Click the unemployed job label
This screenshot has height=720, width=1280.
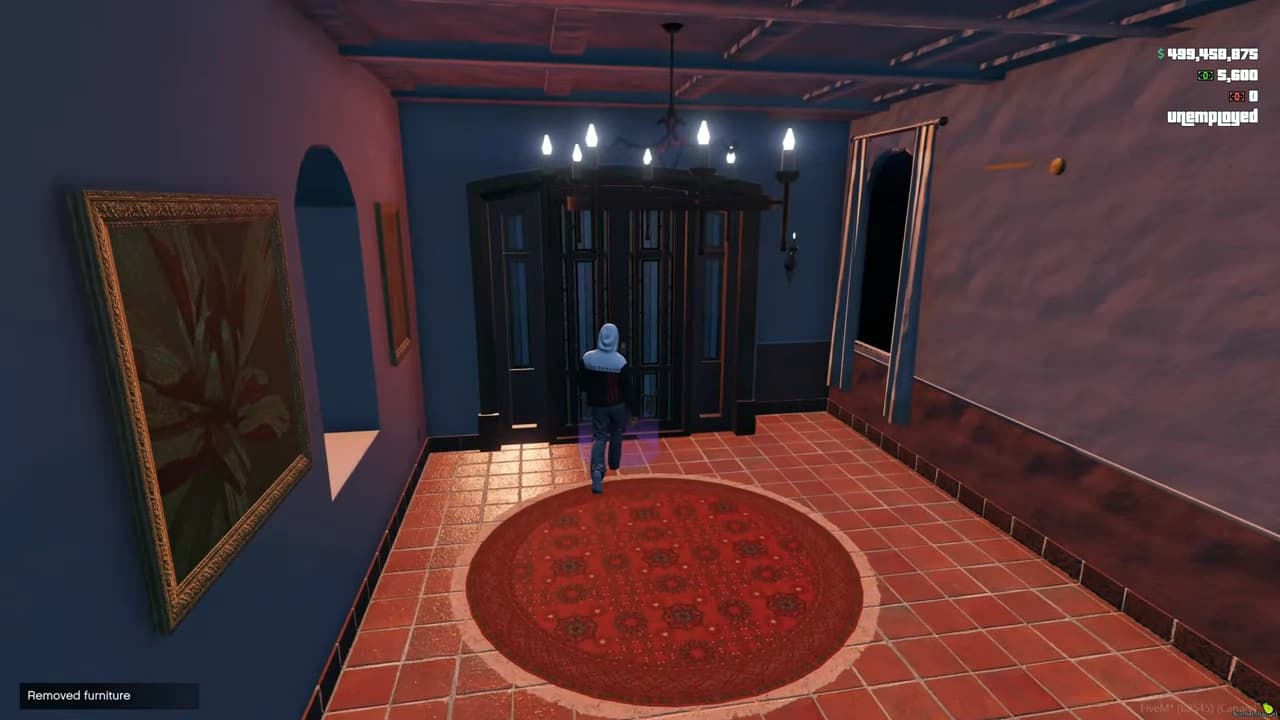click(1212, 116)
